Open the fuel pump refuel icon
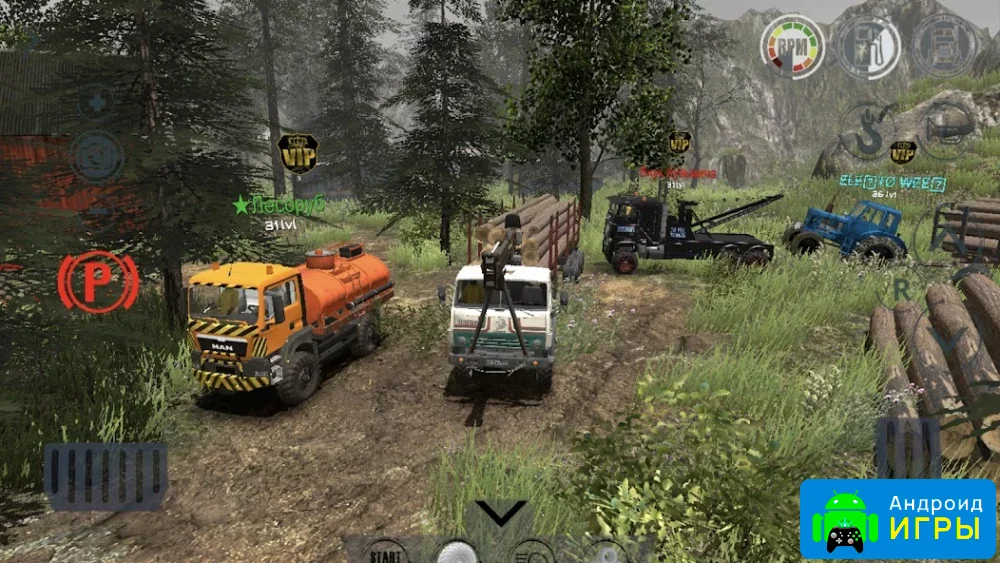 pyautogui.click(x=867, y=46)
